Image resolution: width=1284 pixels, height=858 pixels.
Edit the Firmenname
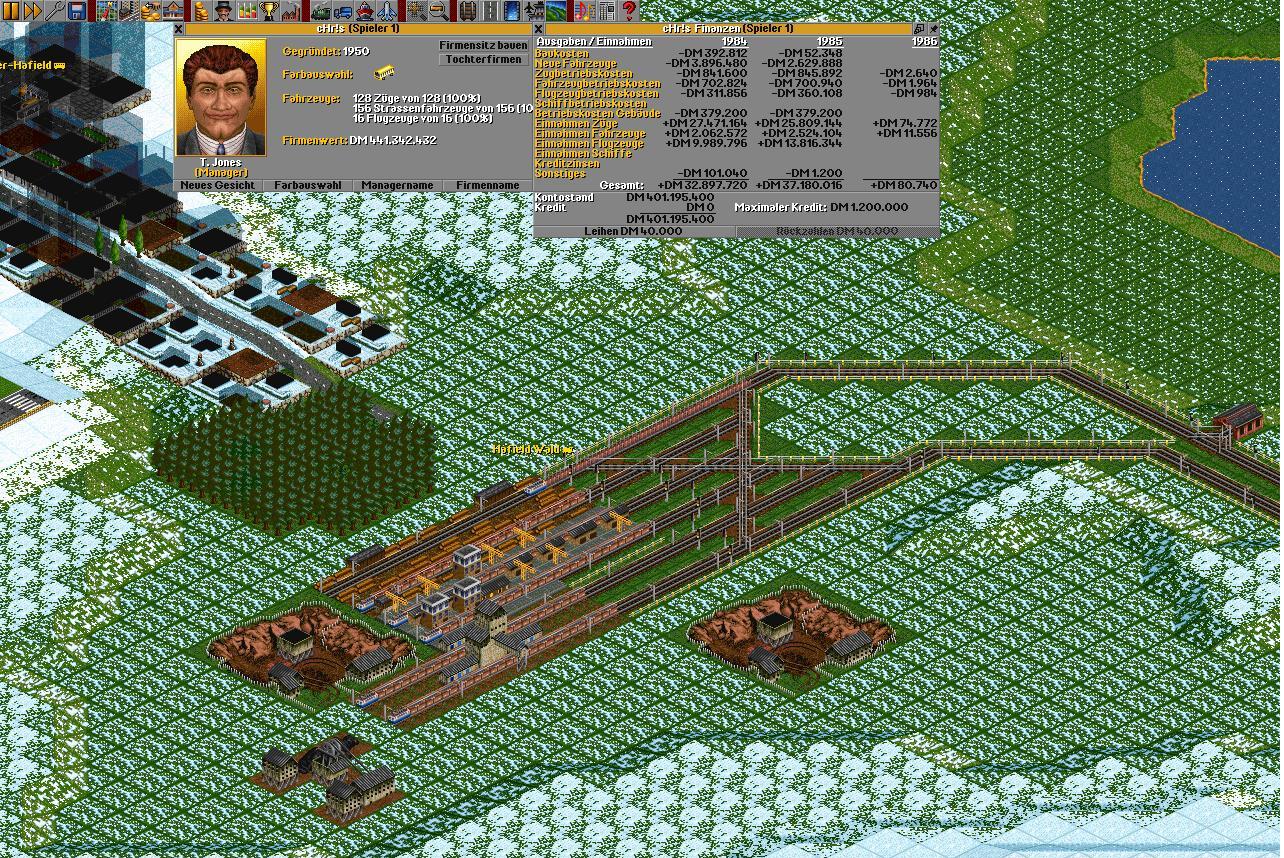pyautogui.click(x=488, y=185)
